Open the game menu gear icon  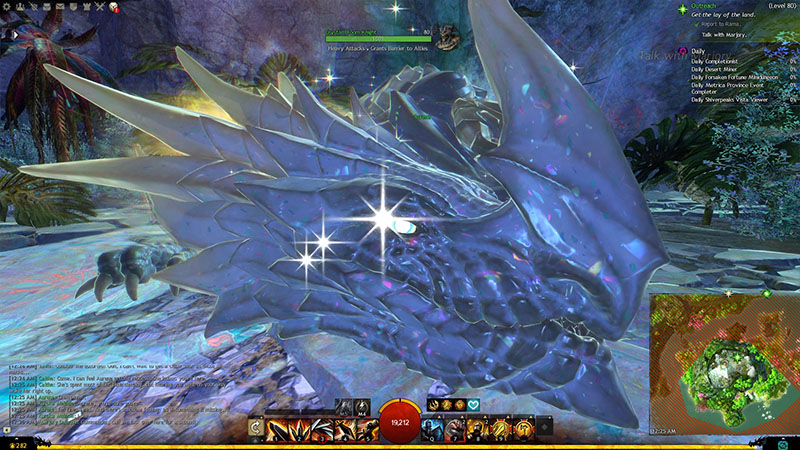tap(8, 6)
